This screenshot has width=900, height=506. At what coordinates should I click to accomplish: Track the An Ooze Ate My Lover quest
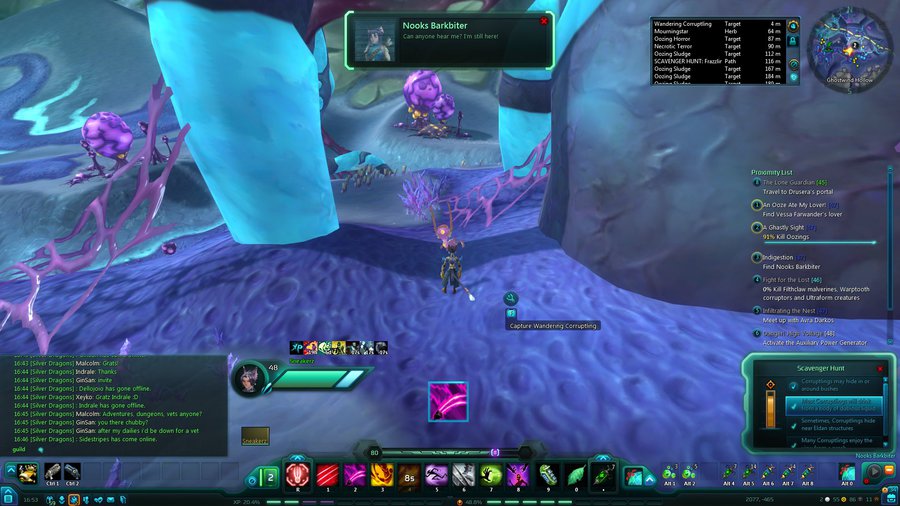click(x=800, y=204)
